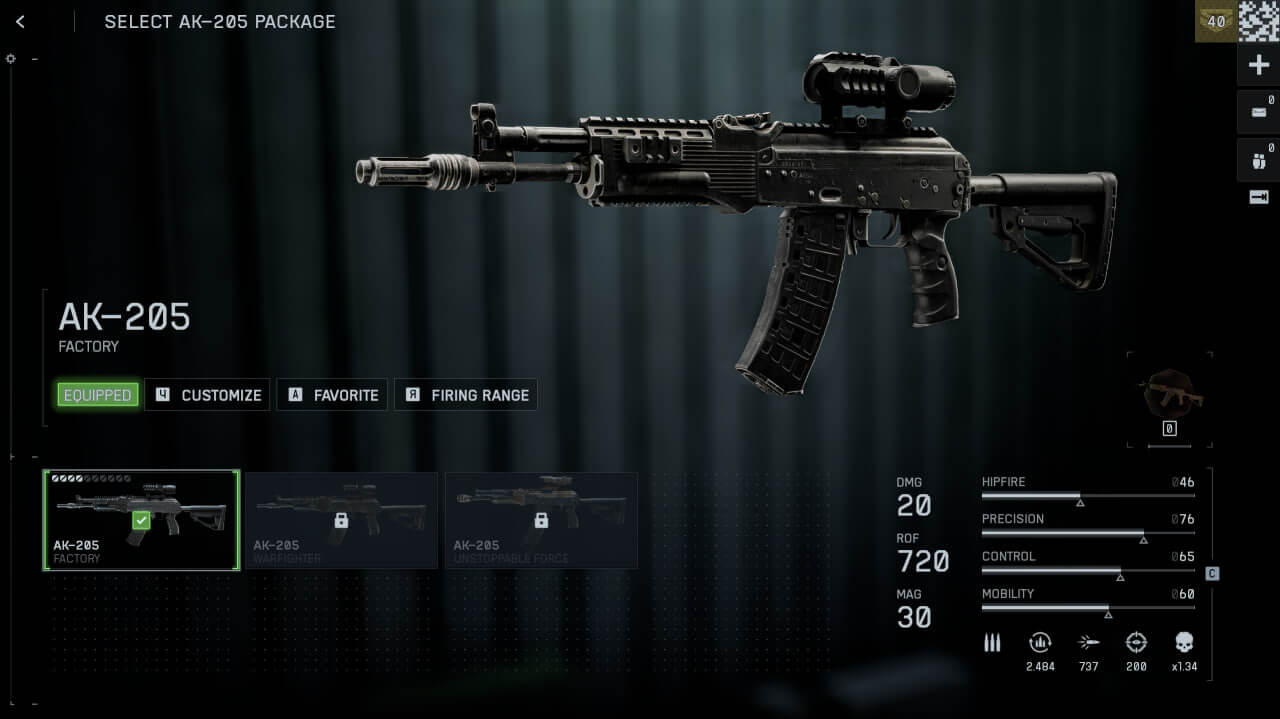1280x719 pixels.
Task: Go back with the arrow button
Action: (x=20, y=22)
